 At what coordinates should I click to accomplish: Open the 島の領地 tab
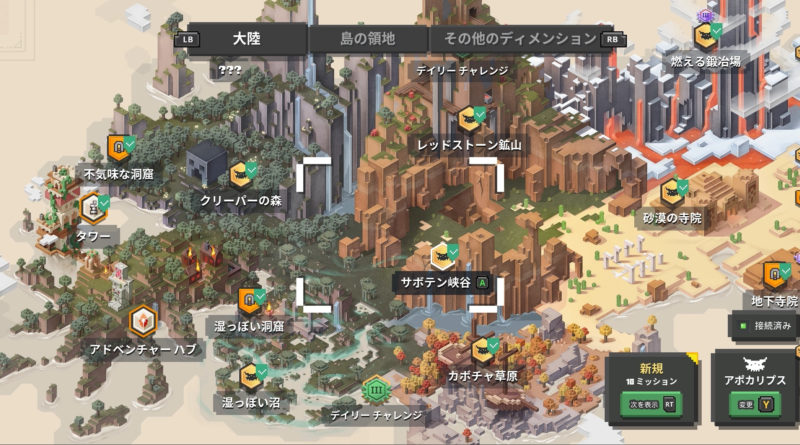(368, 39)
